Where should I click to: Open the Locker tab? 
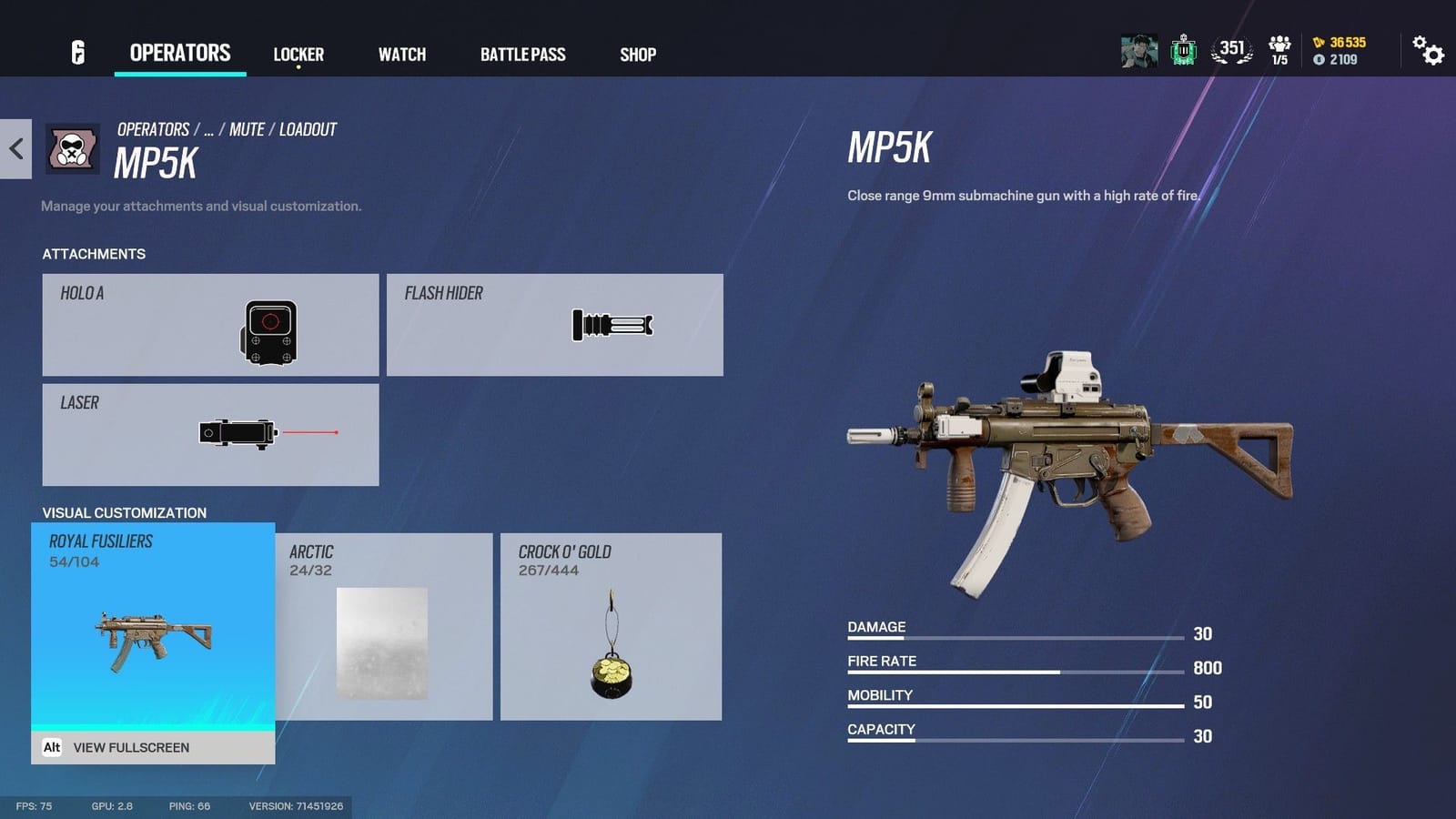298,55
